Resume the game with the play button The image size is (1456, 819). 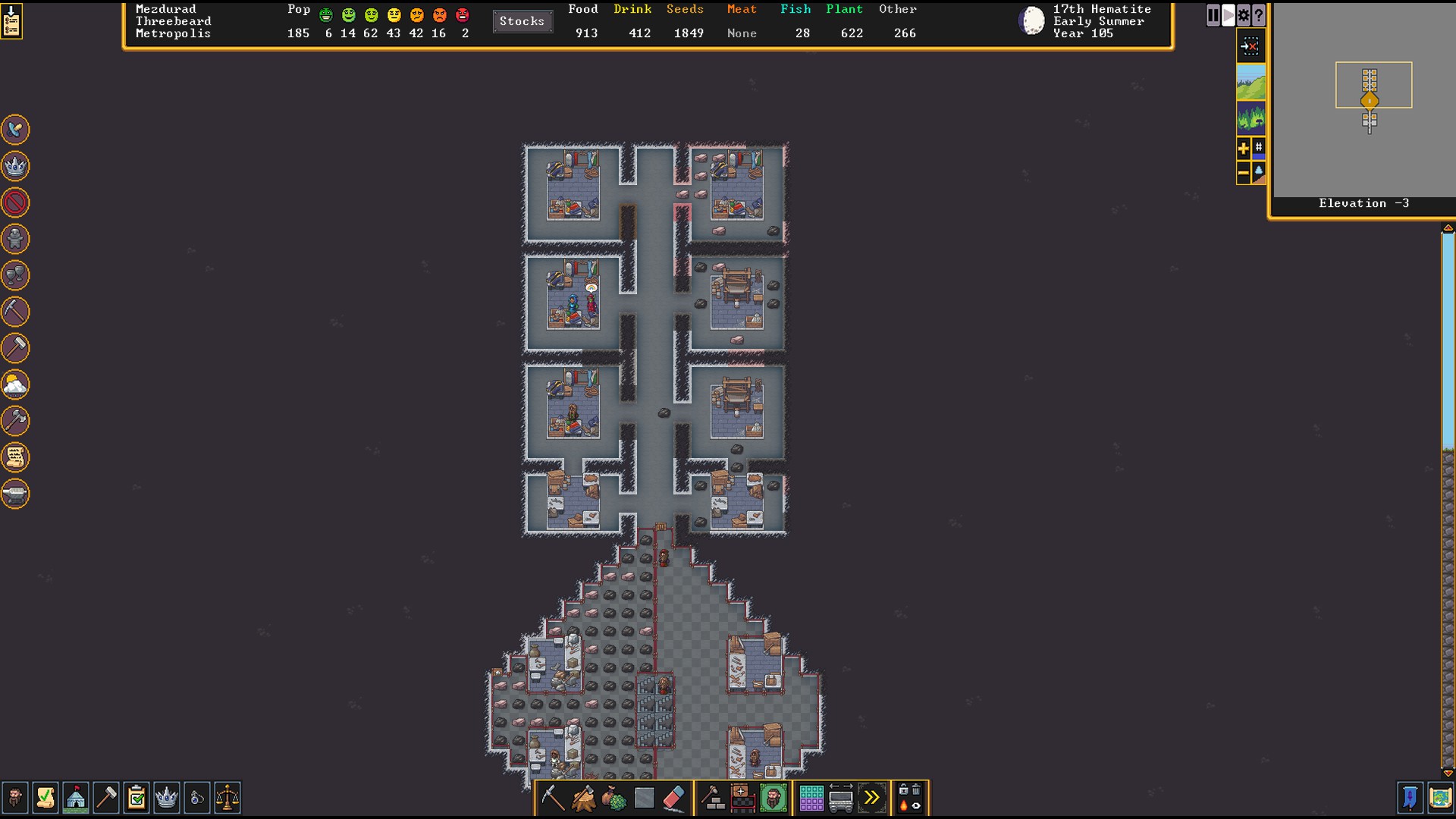coord(1228,15)
